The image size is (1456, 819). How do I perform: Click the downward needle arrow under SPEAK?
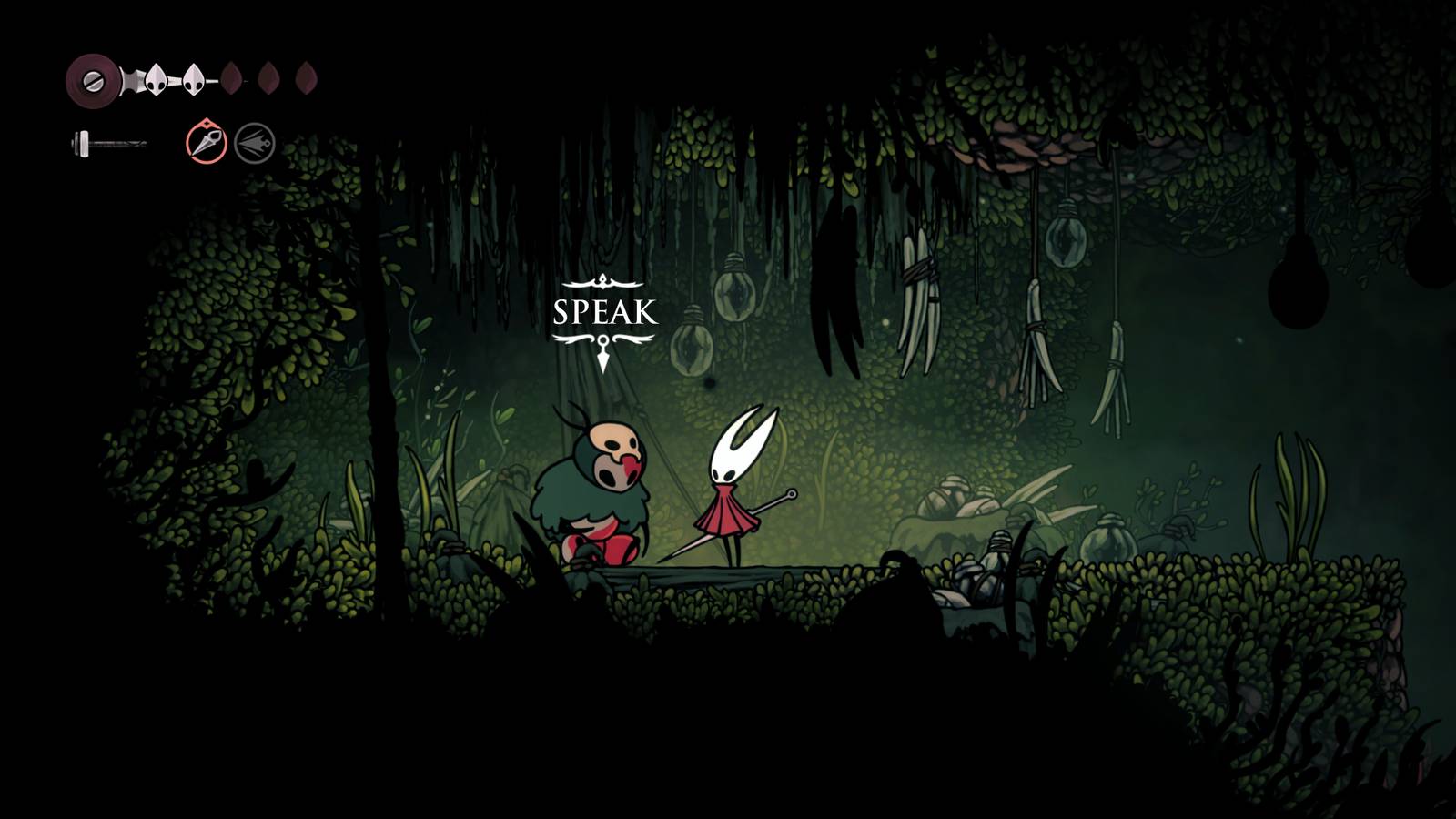coord(602,355)
